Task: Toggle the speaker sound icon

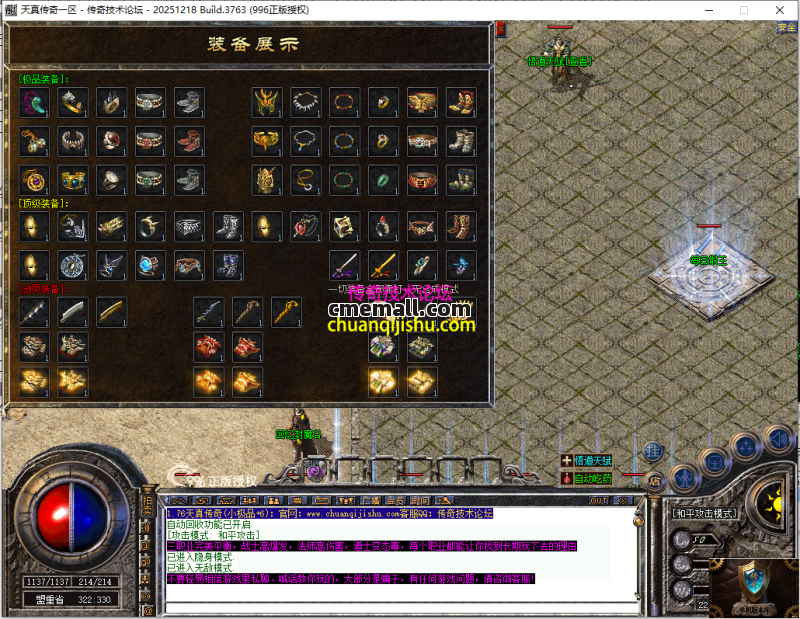Action: pyautogui.click(x=777, y=438)
